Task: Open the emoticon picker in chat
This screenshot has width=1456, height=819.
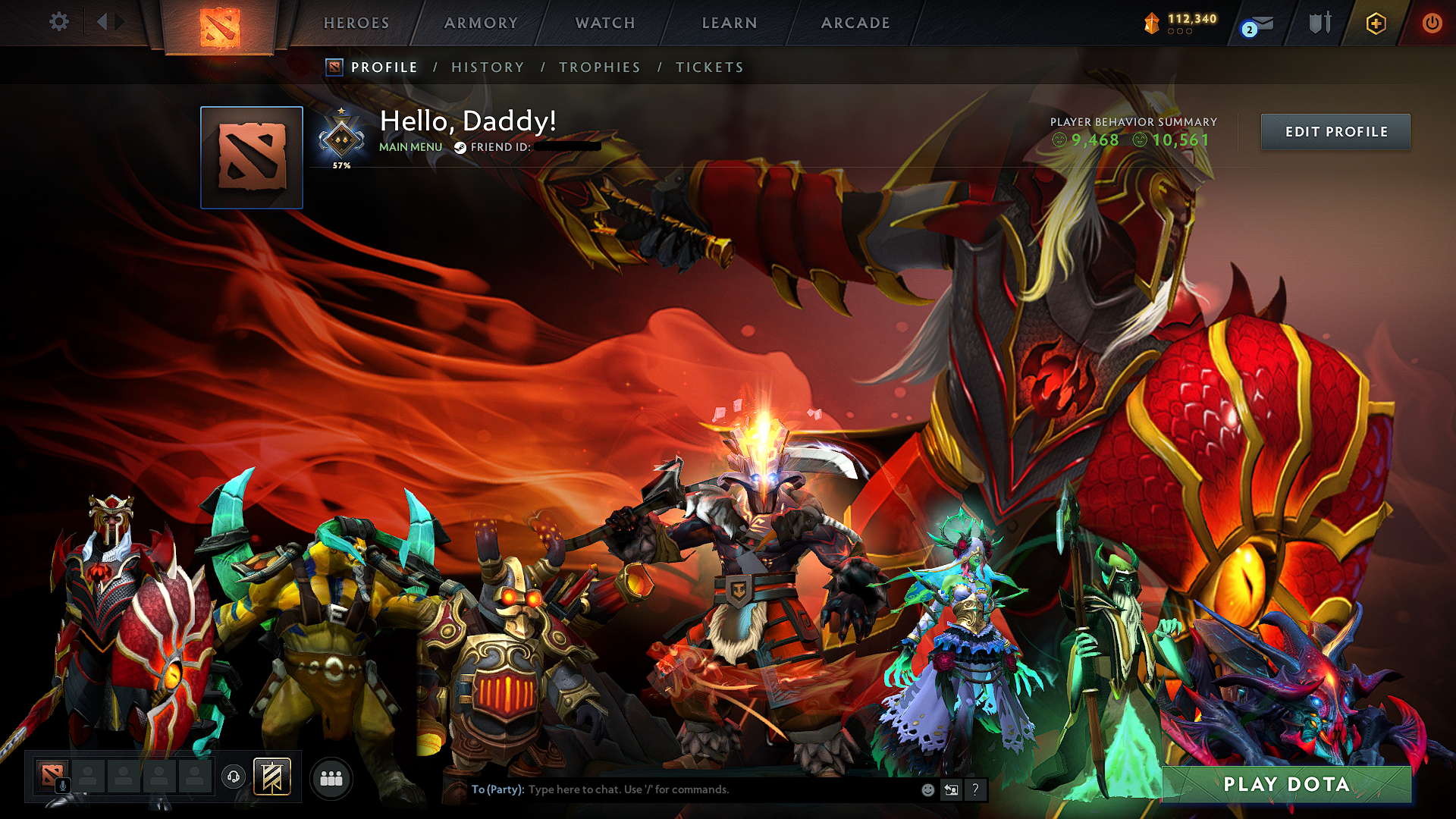Action: (x=927, y=789)
